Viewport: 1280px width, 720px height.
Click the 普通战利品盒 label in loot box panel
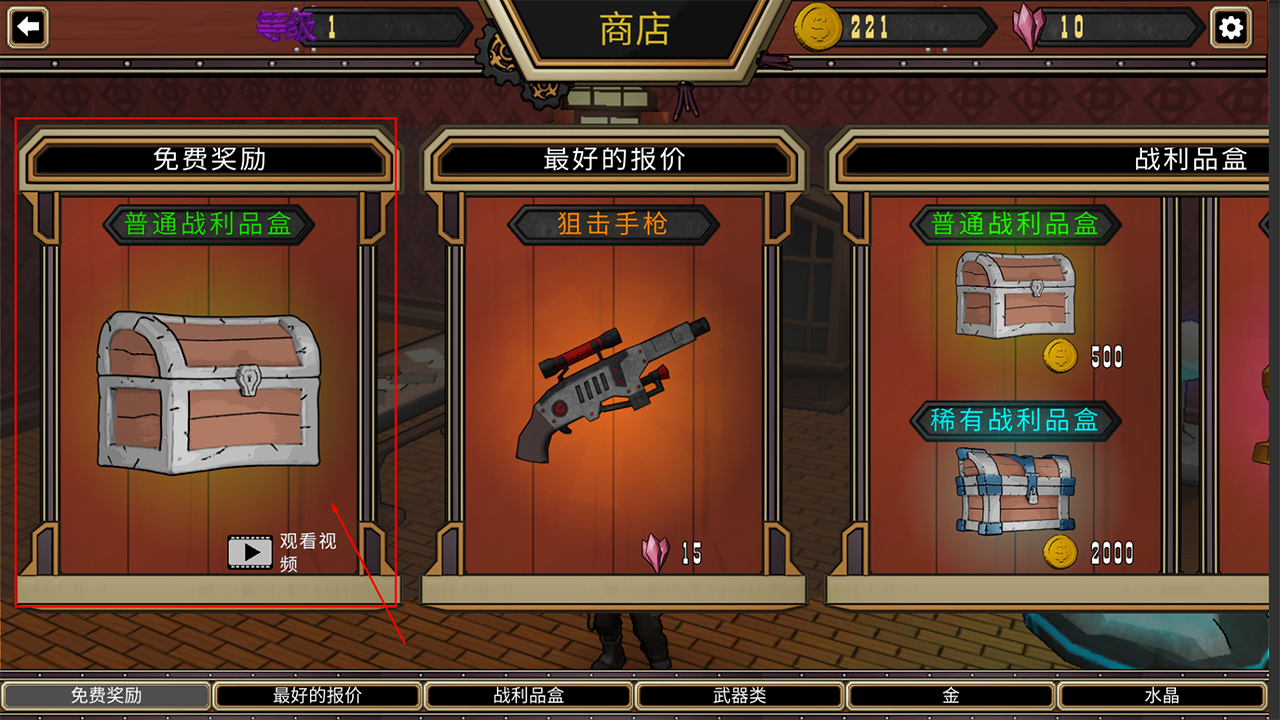click(1017, 224)
